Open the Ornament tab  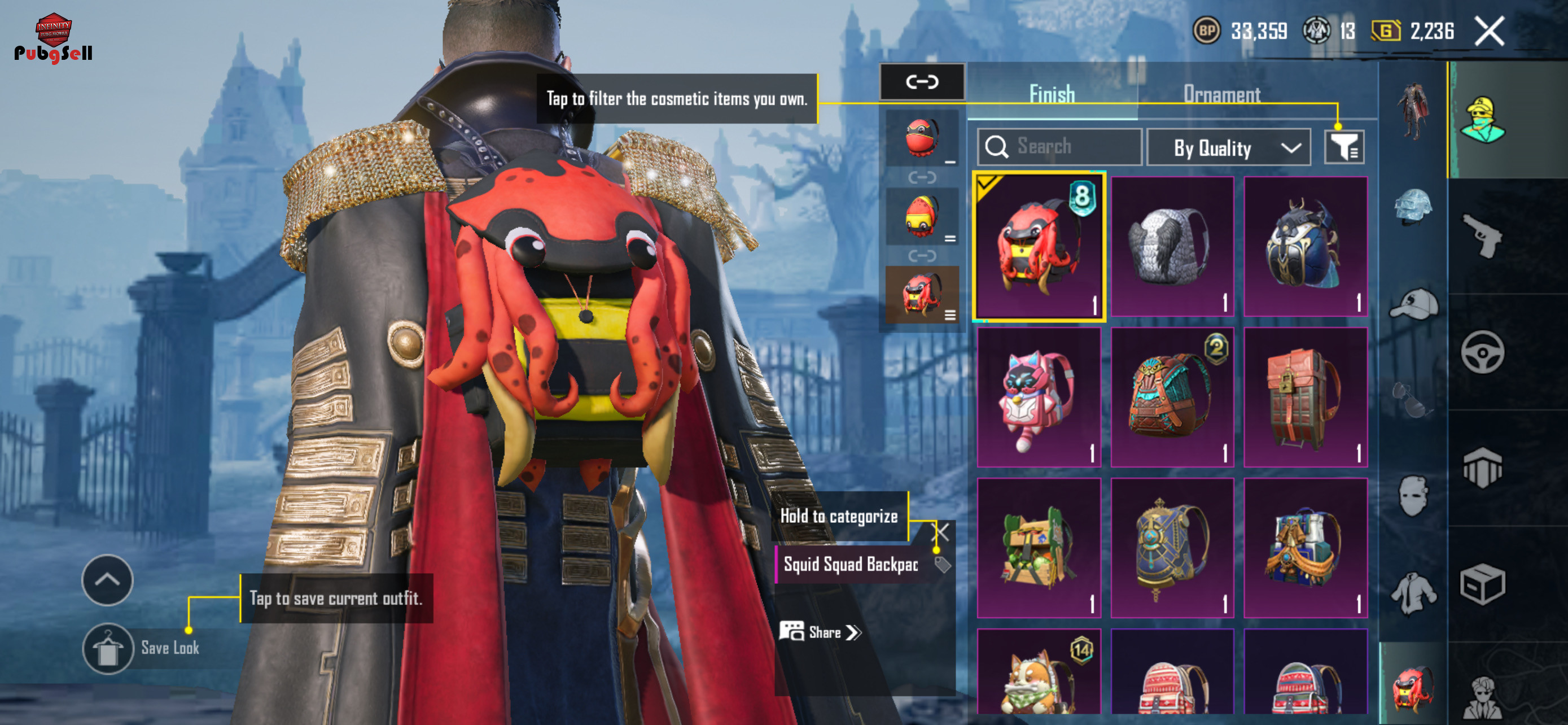(x=1221, y=94)
